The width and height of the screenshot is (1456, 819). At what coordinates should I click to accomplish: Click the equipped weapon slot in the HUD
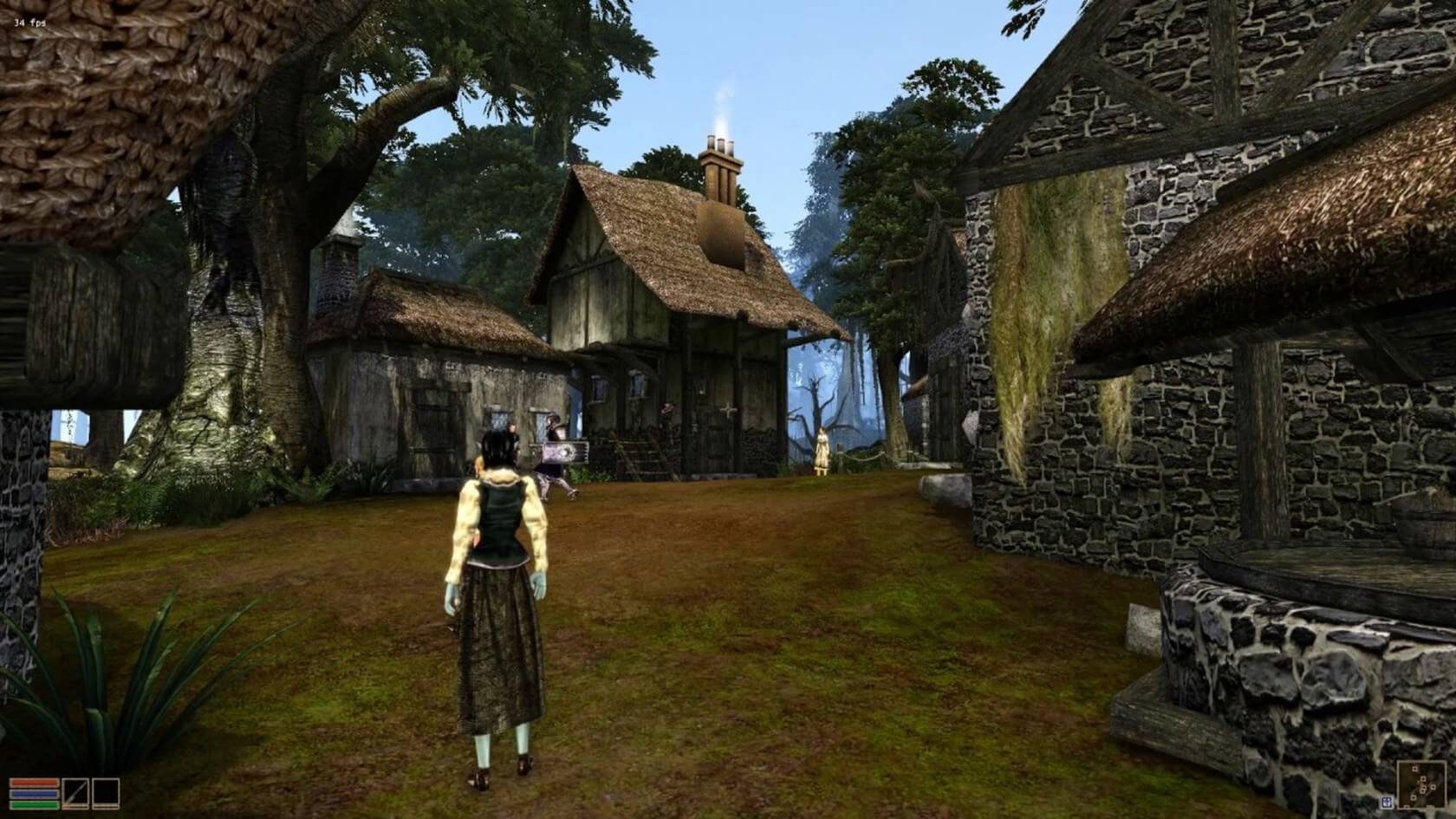pos(75,793)
